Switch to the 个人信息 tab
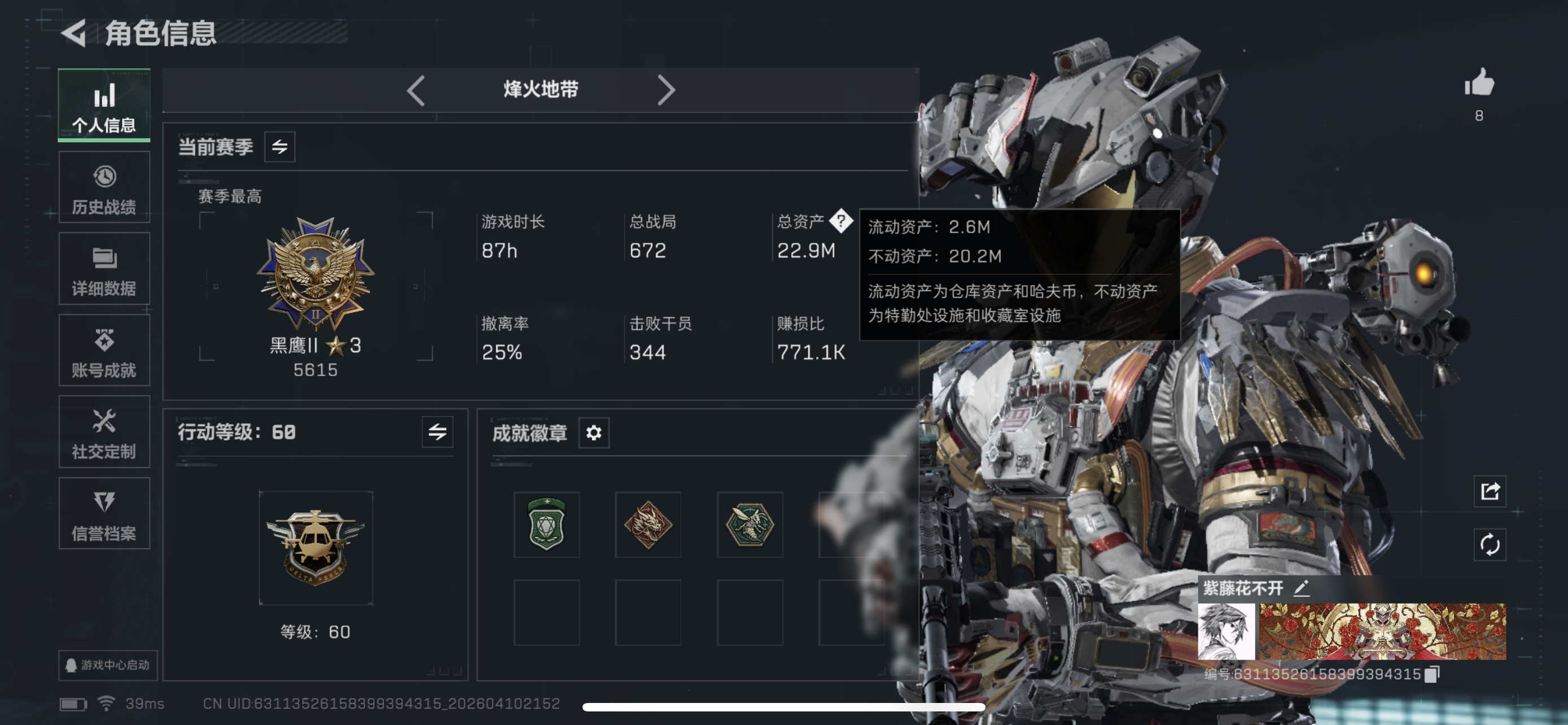The width and height of the screenshot is (1568, 725). coord(104,106)
